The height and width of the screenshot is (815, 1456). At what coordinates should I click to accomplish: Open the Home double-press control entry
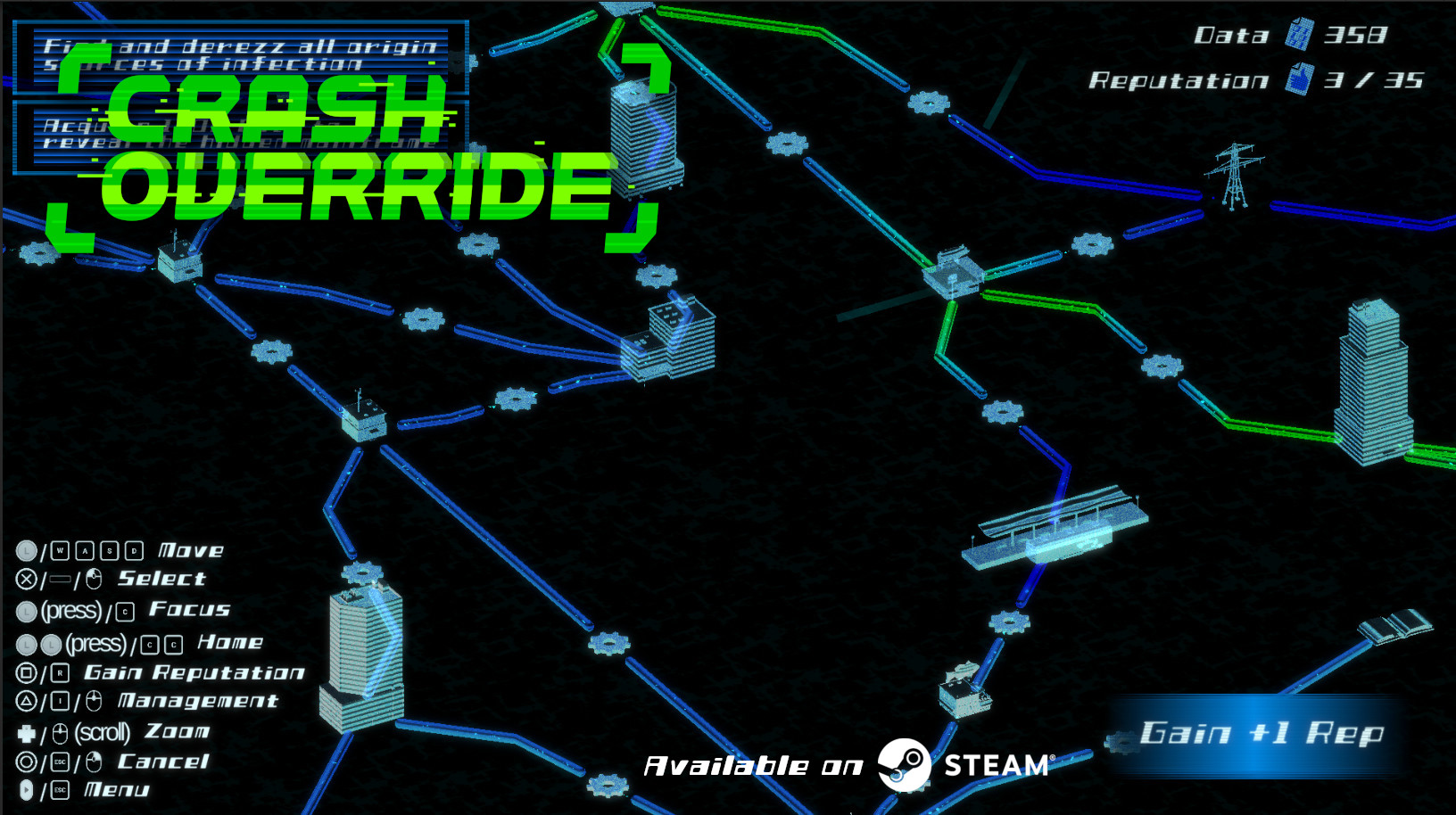point(229,642)
